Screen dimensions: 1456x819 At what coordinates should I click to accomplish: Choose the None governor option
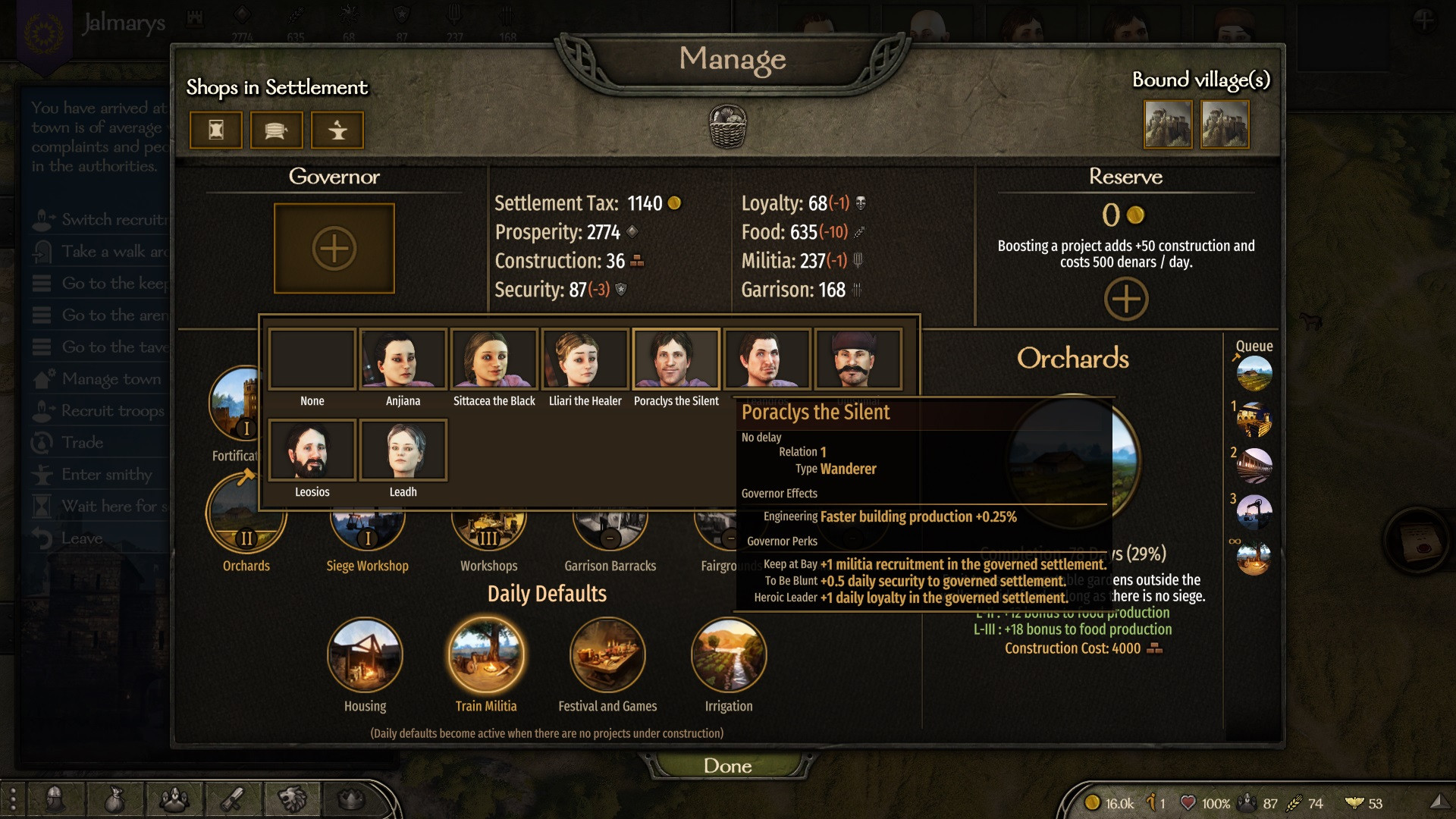click(x=312, y=359)
